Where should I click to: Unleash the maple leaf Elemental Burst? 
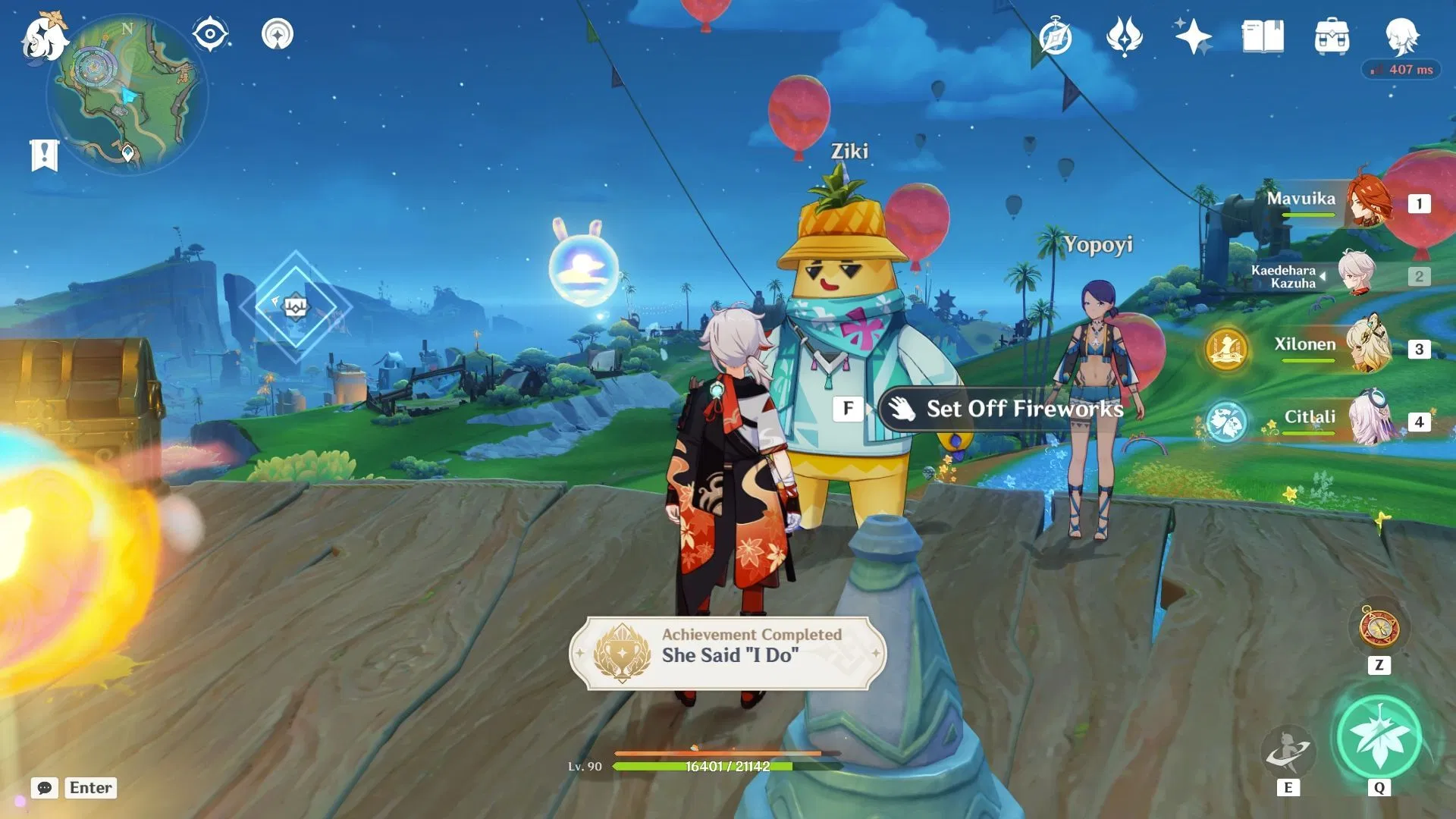[1379, 737]
